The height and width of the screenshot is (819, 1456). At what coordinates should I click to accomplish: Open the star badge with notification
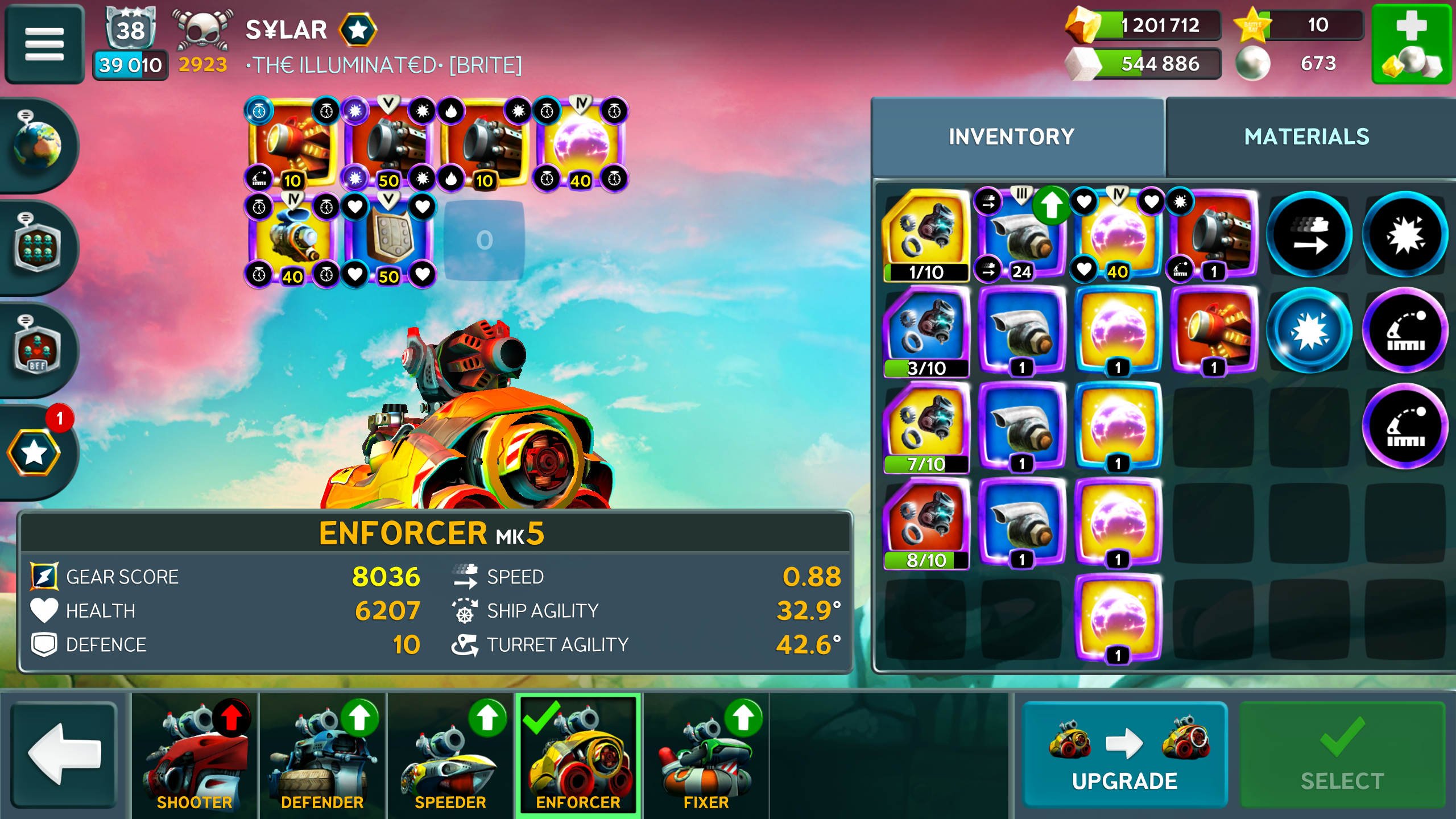pos(35,452)
